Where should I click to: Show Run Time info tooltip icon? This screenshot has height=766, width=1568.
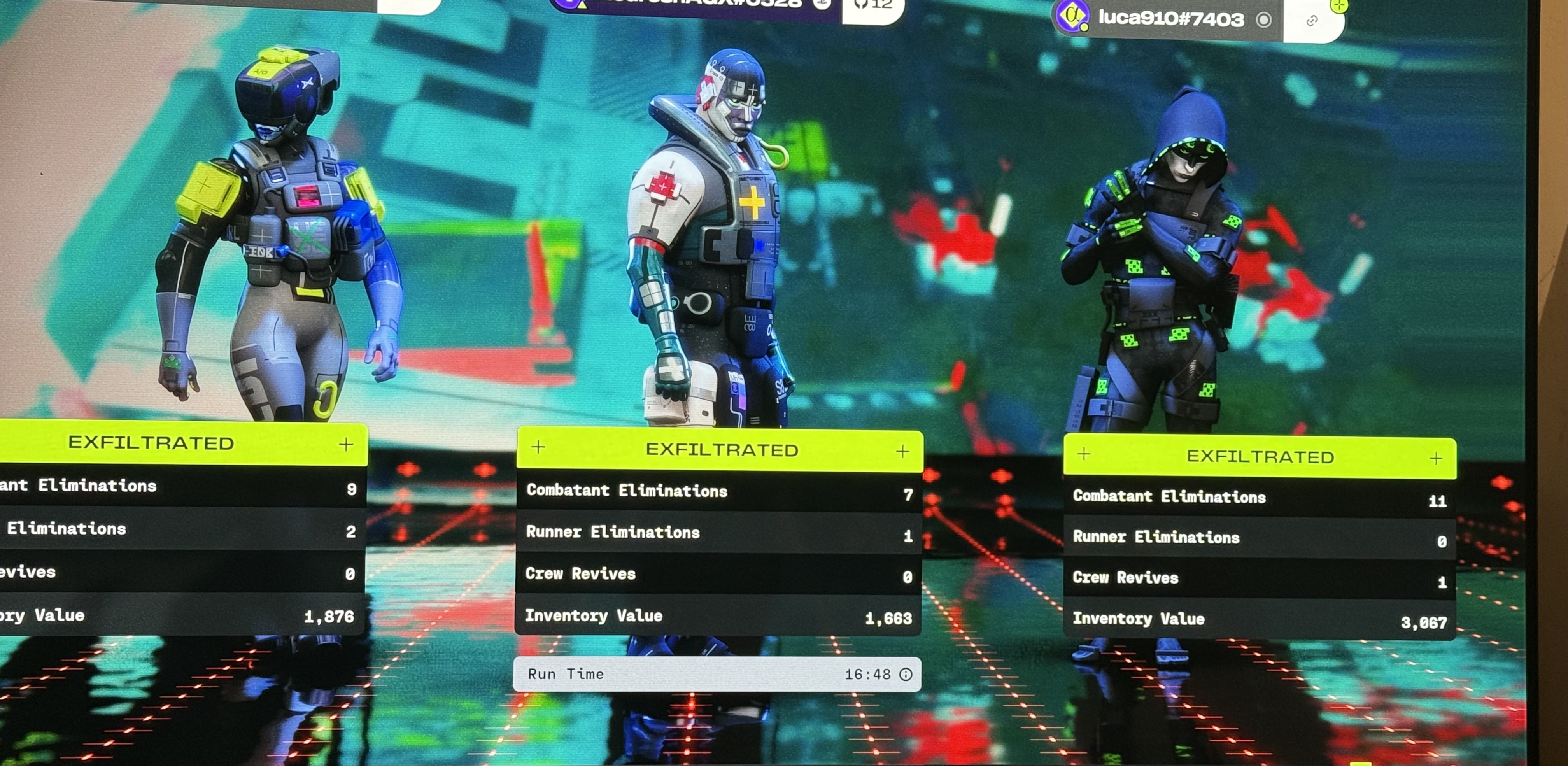pyautogui.click(x=906, y=674)
